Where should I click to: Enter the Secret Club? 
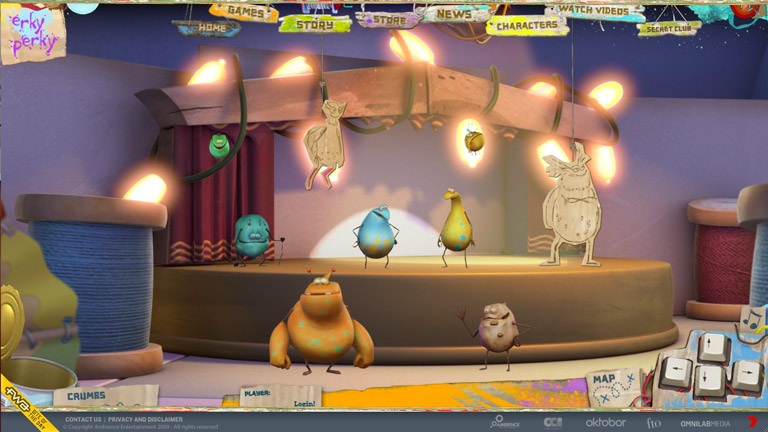coord(668,29)
